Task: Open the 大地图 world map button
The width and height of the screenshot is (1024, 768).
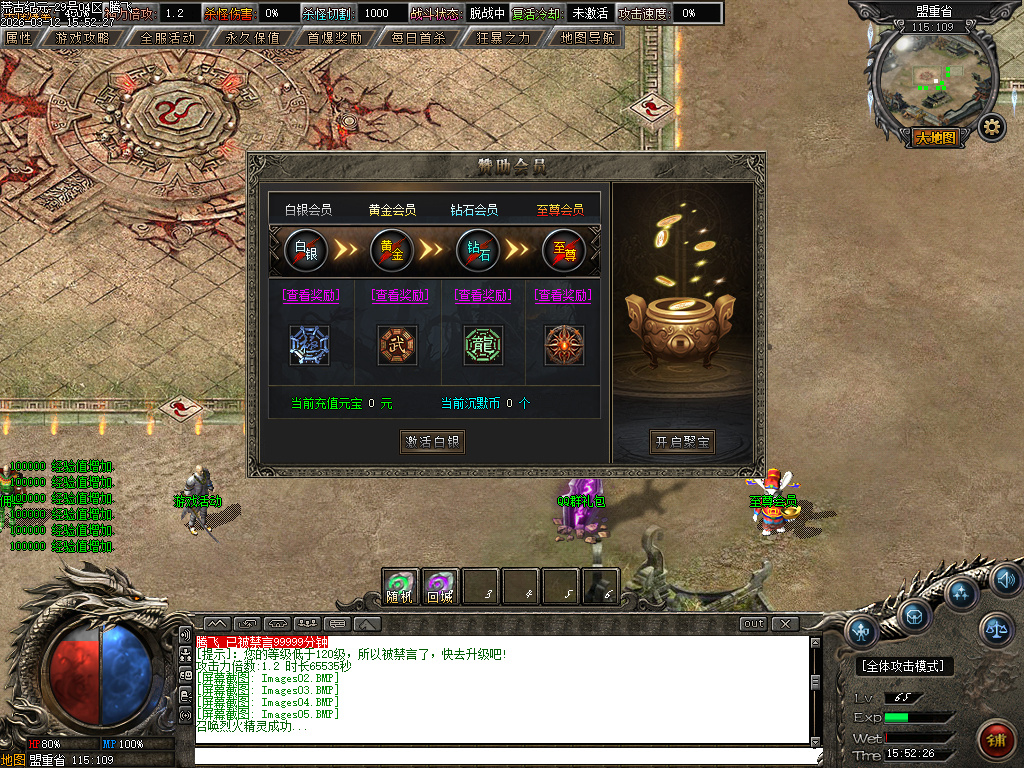Action: point(935,138)
